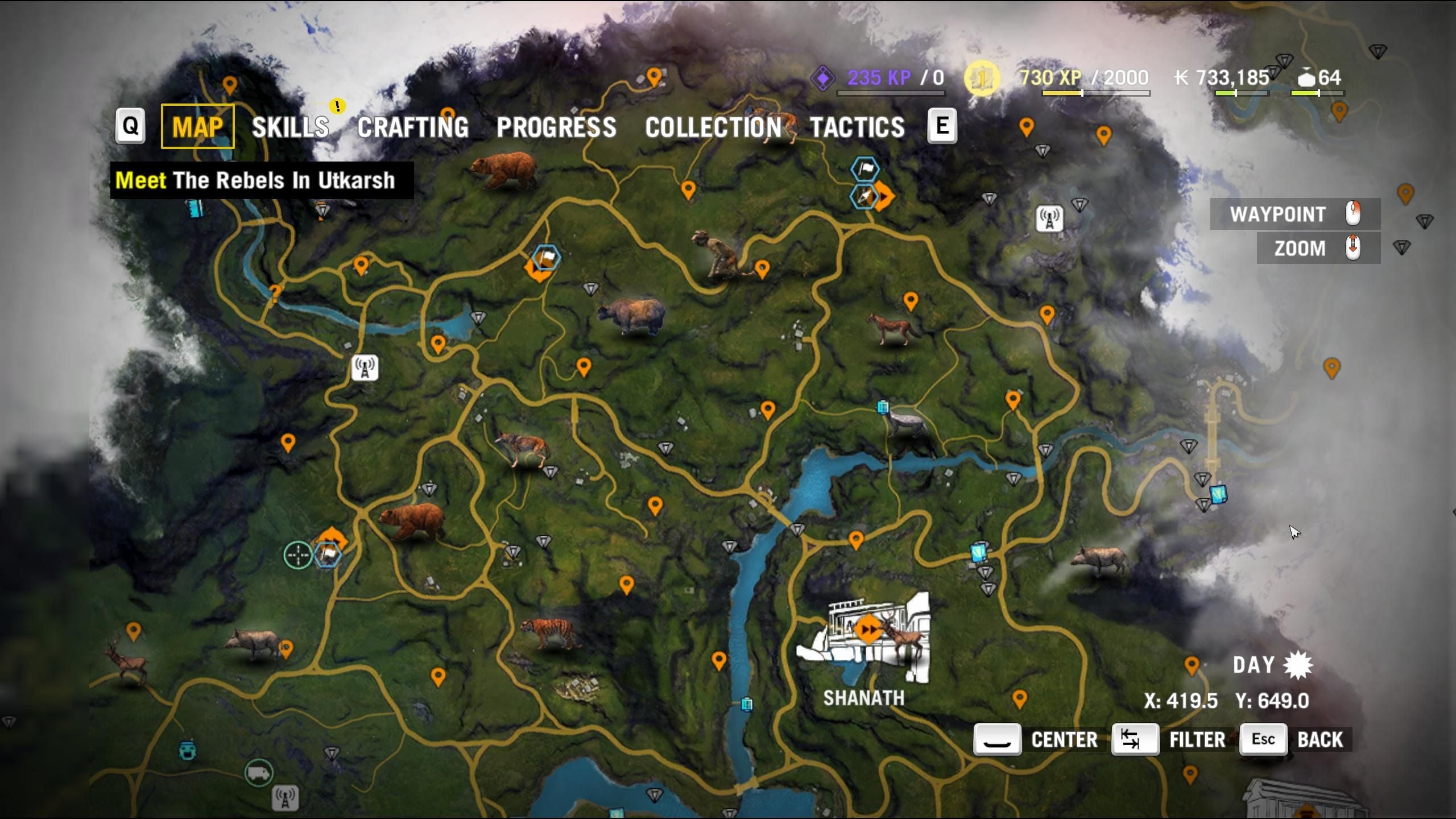Open the Q previous menu shortcut
Screen dimensions: 1456x819
click(130, 126)
